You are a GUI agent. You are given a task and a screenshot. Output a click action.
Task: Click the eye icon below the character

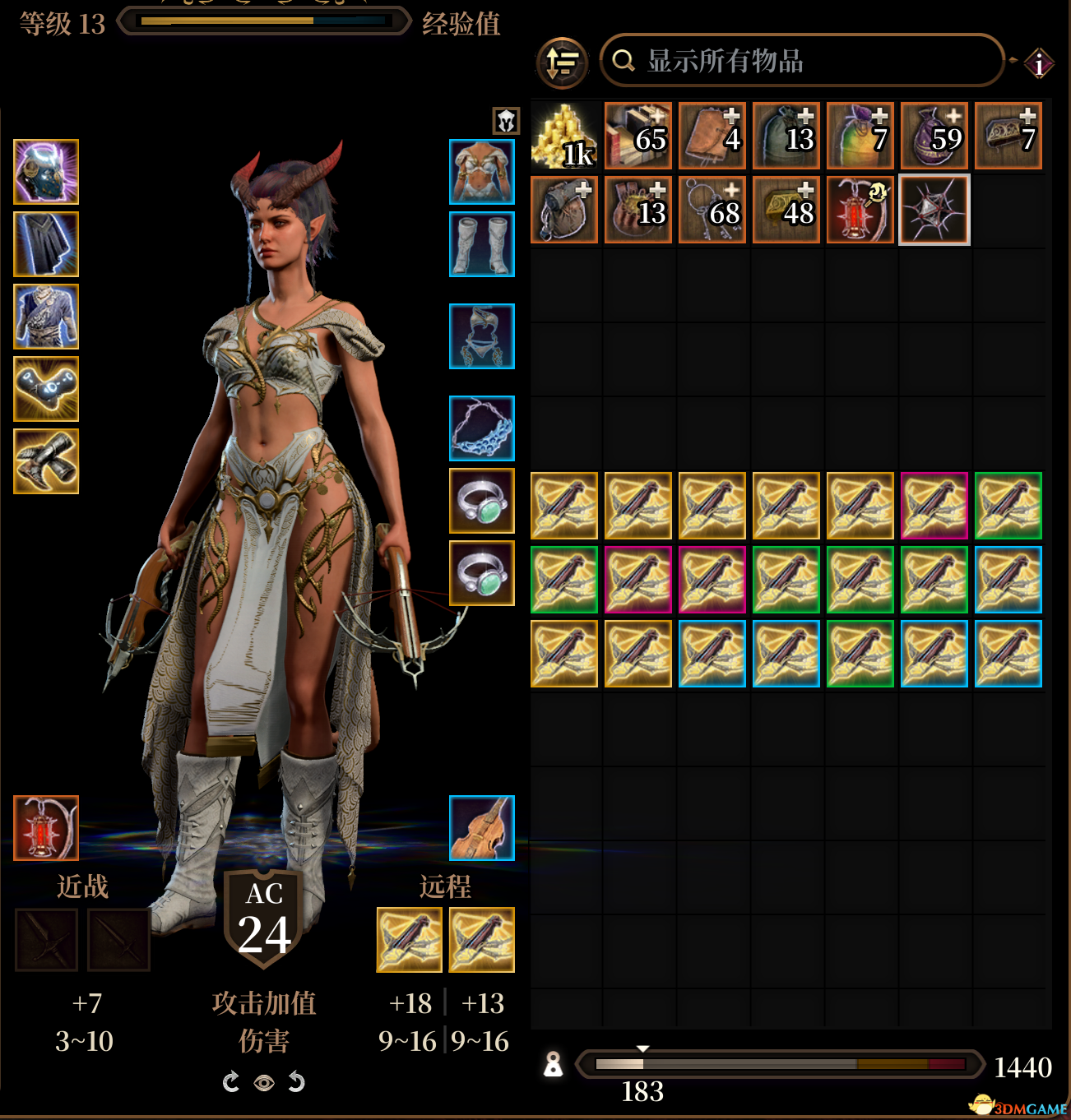[264, 1083]
